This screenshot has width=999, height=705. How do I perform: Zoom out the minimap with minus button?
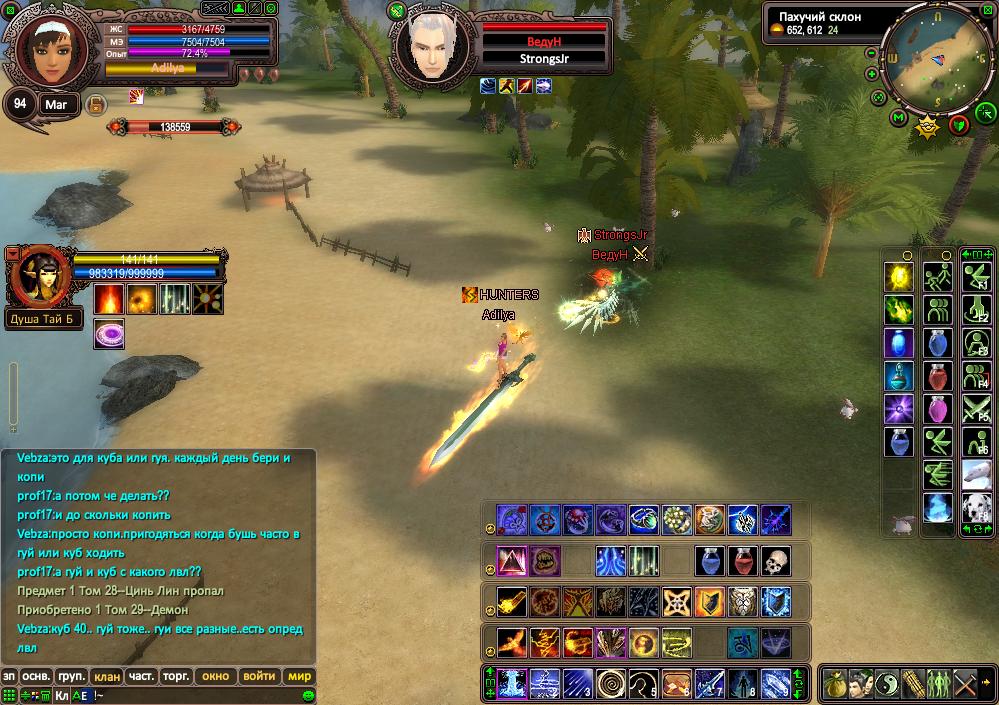[872, 53]
